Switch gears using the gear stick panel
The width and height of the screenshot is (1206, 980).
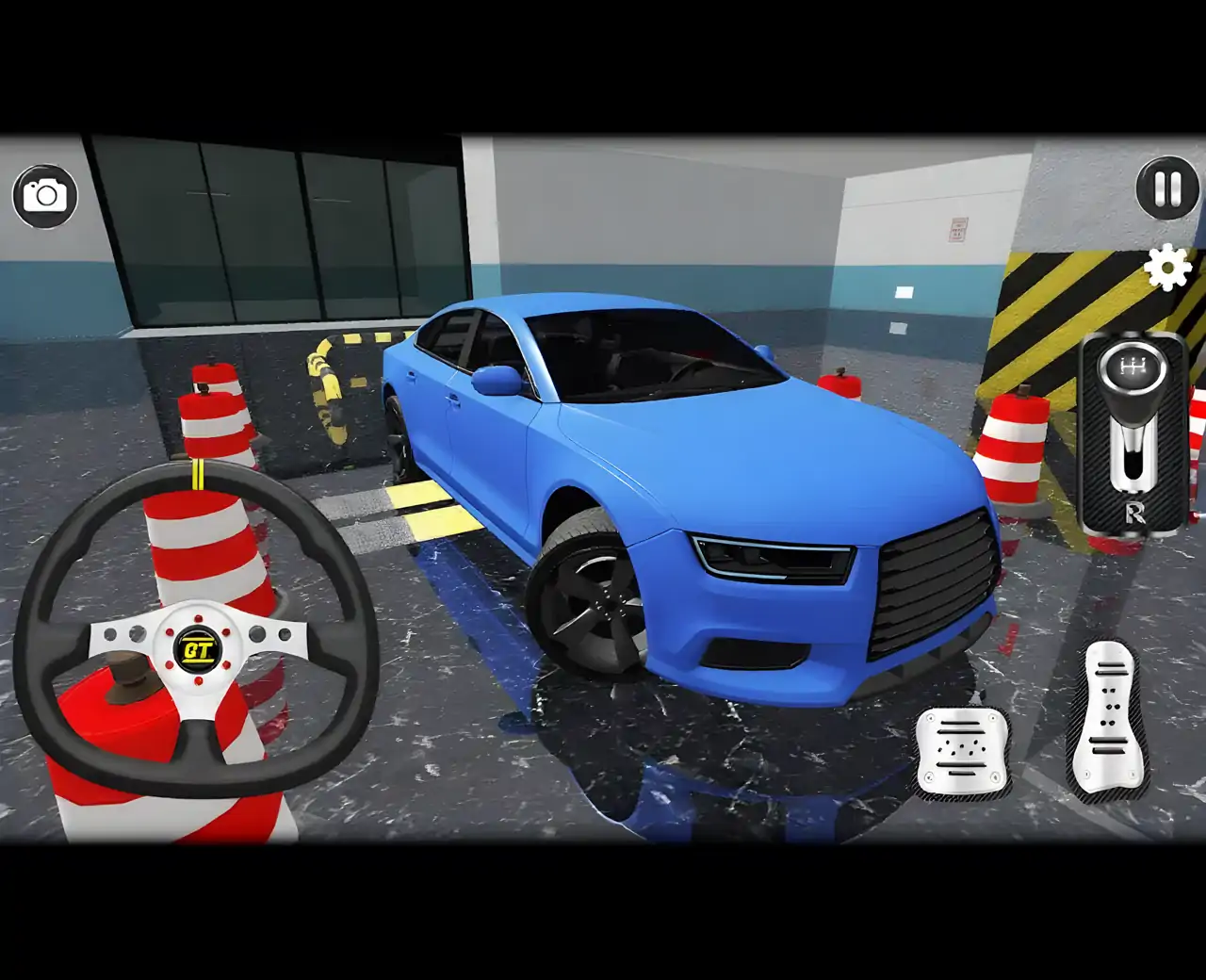tap(1131, 433)
